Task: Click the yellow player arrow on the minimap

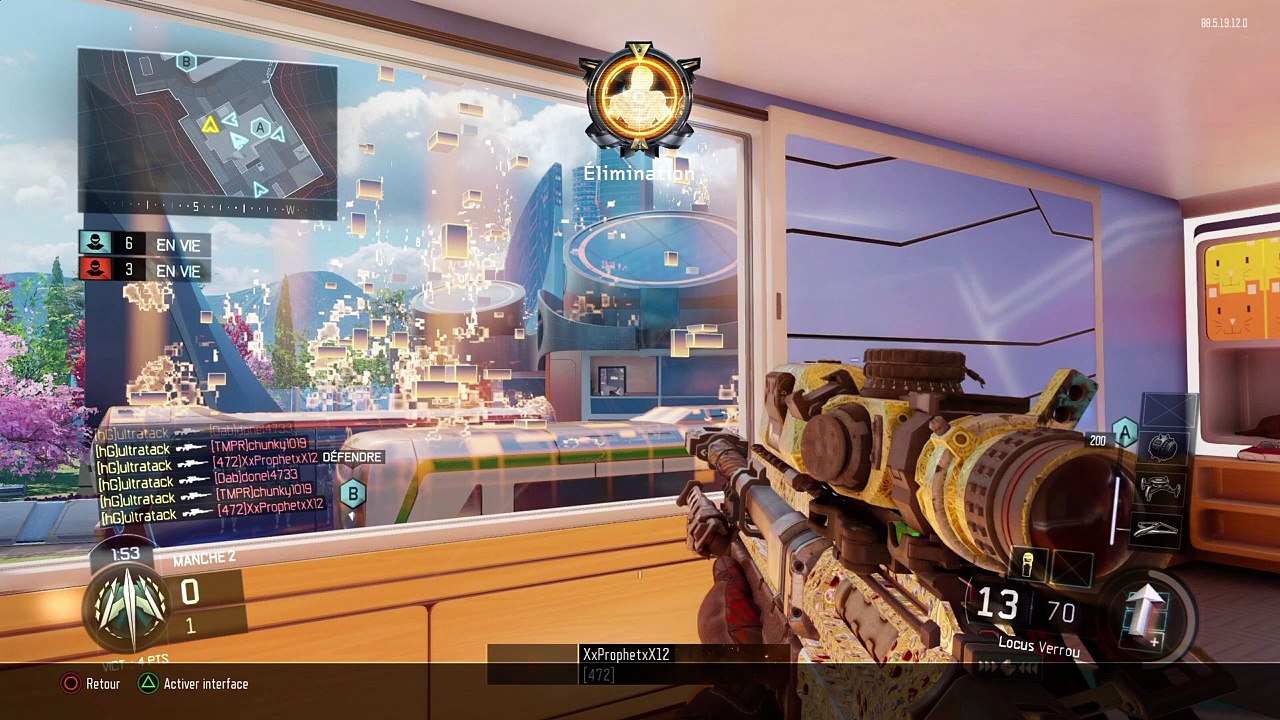Action: (210, 124)
